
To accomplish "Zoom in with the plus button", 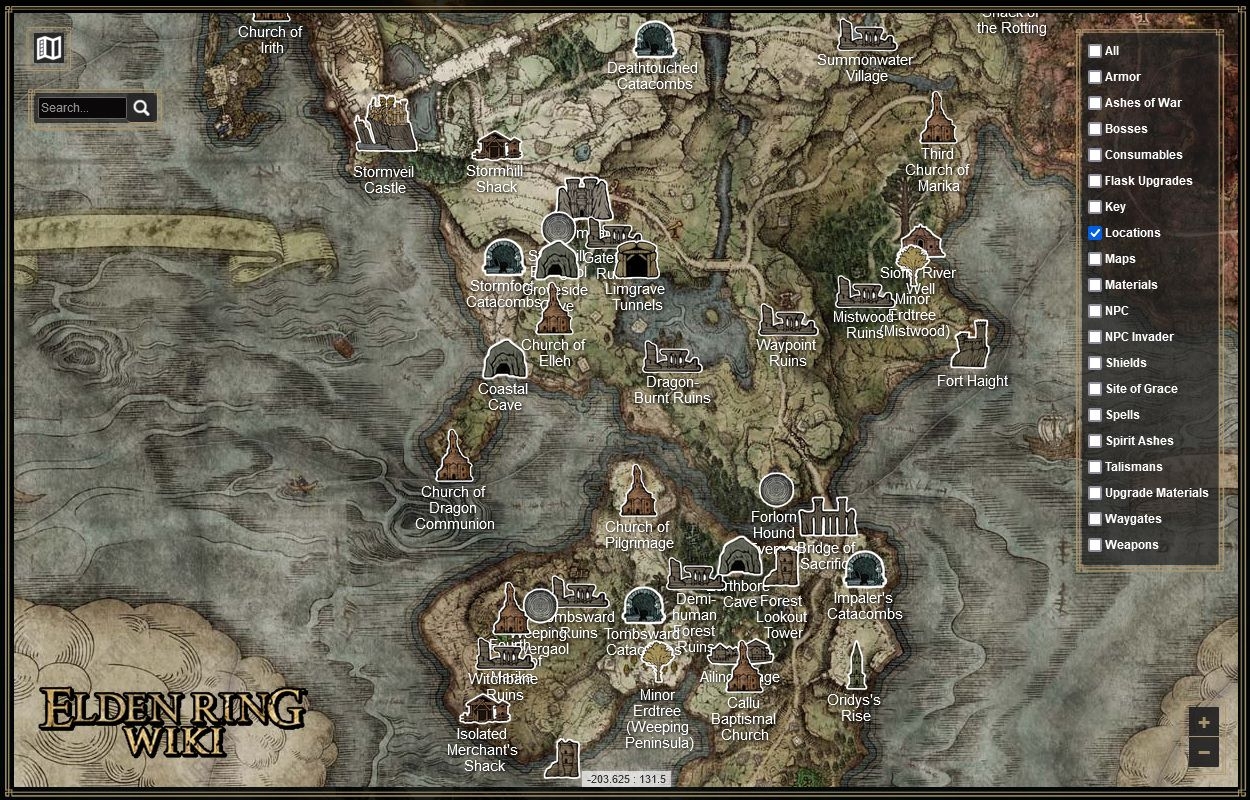I will tap(1203, 722).
